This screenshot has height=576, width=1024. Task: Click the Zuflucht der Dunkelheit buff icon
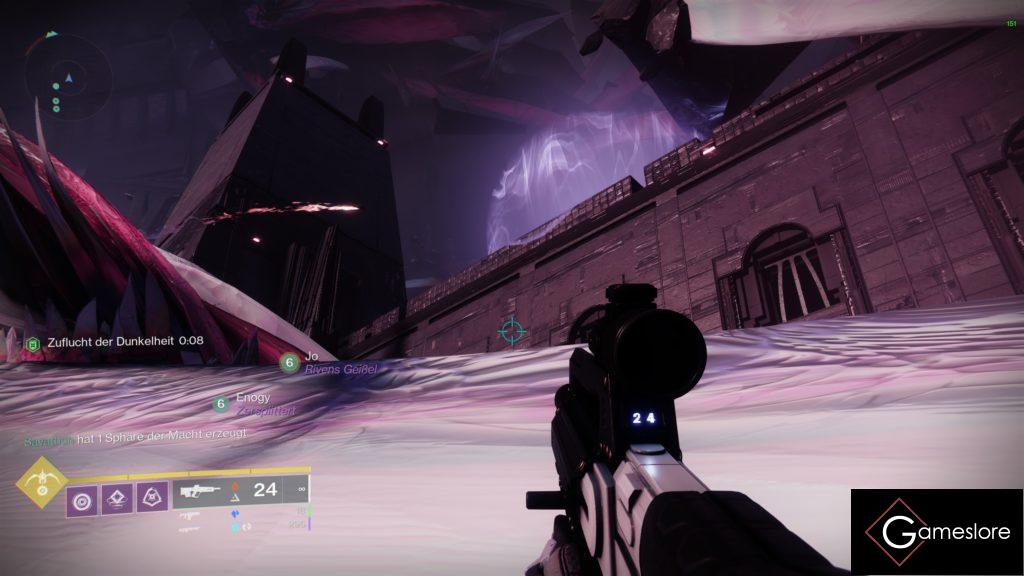coord(31,342)
